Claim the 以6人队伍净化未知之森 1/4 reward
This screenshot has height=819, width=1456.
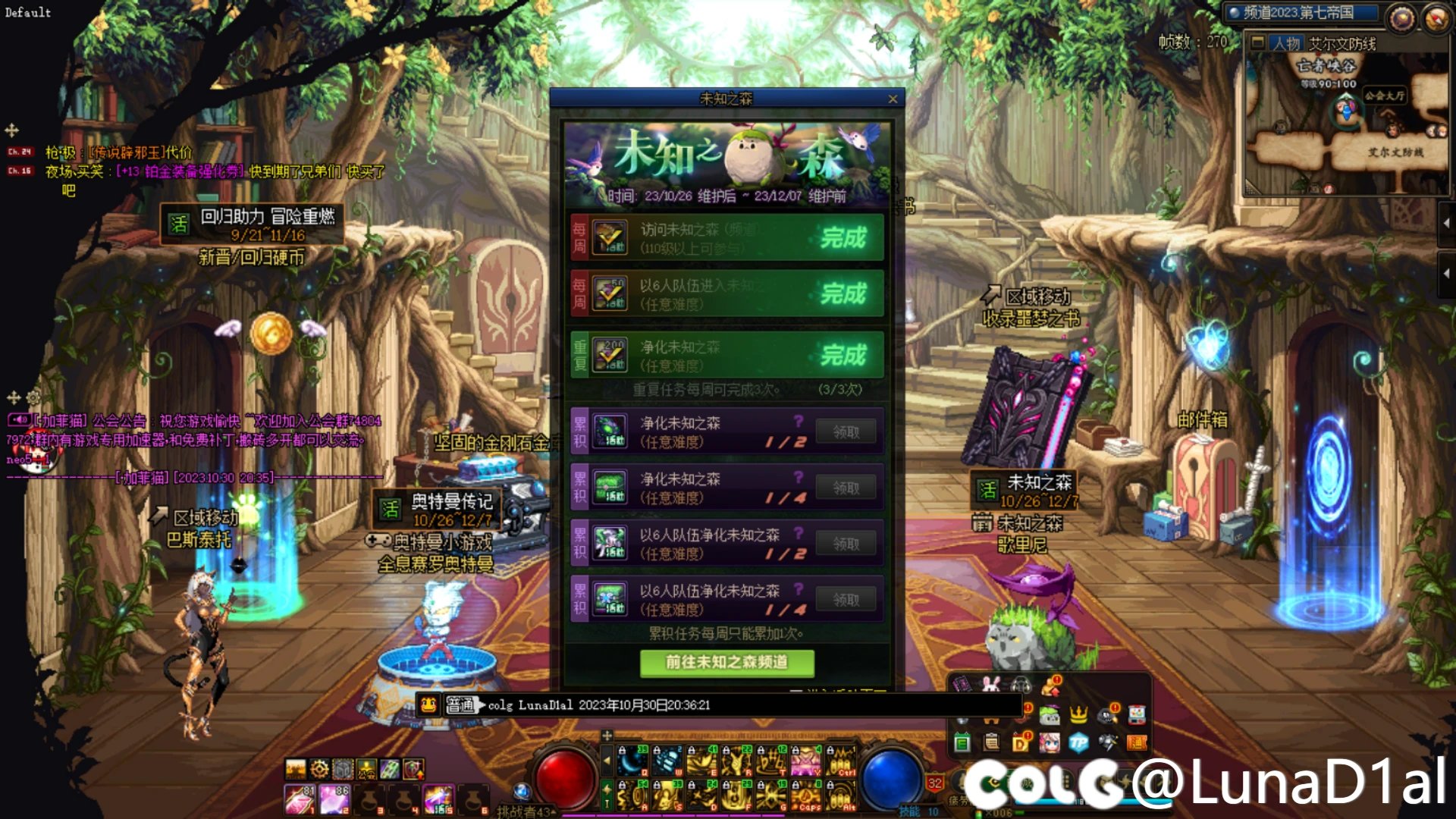coord(846,600)
